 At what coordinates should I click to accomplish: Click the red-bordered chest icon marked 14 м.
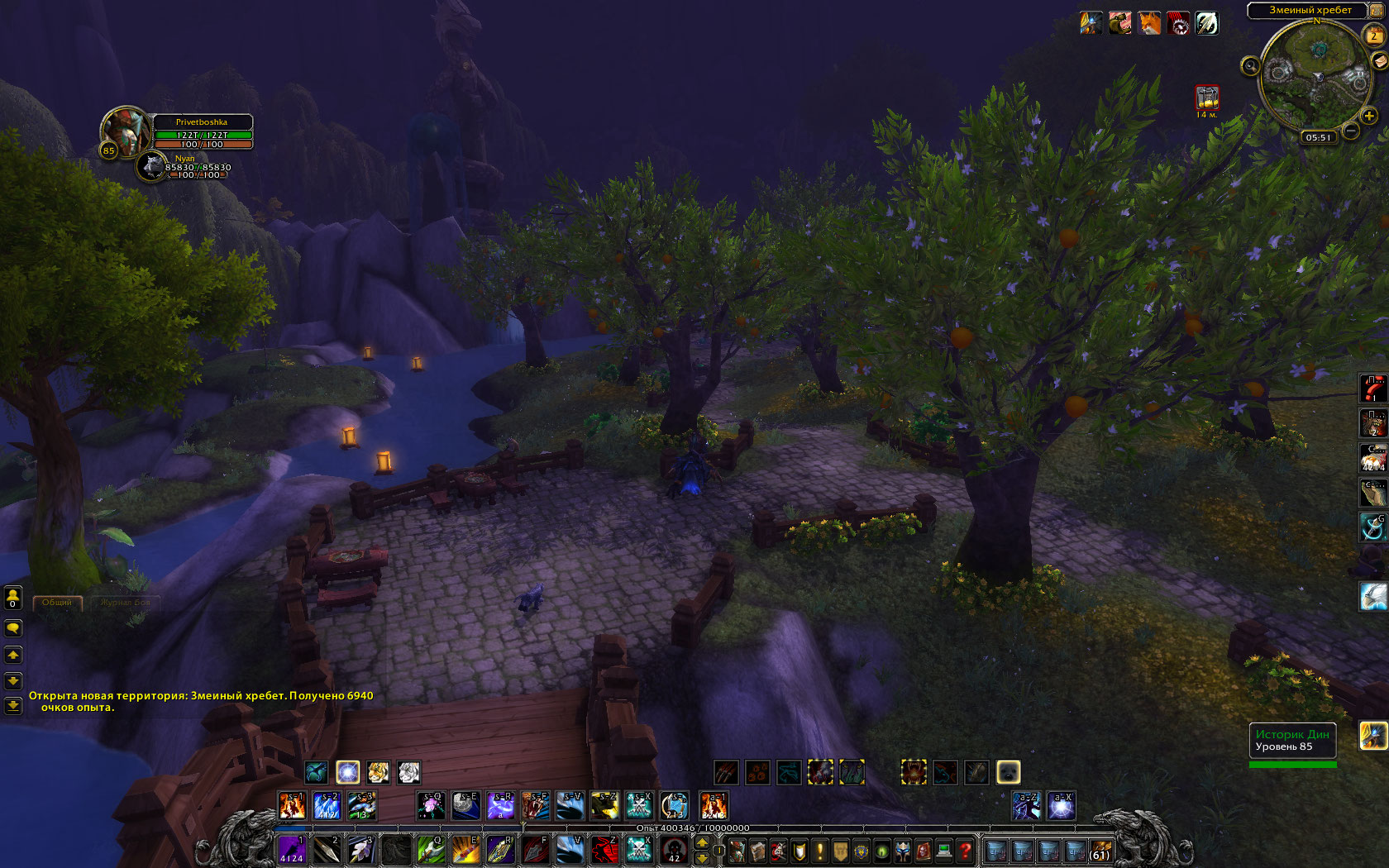[1207, 98]
